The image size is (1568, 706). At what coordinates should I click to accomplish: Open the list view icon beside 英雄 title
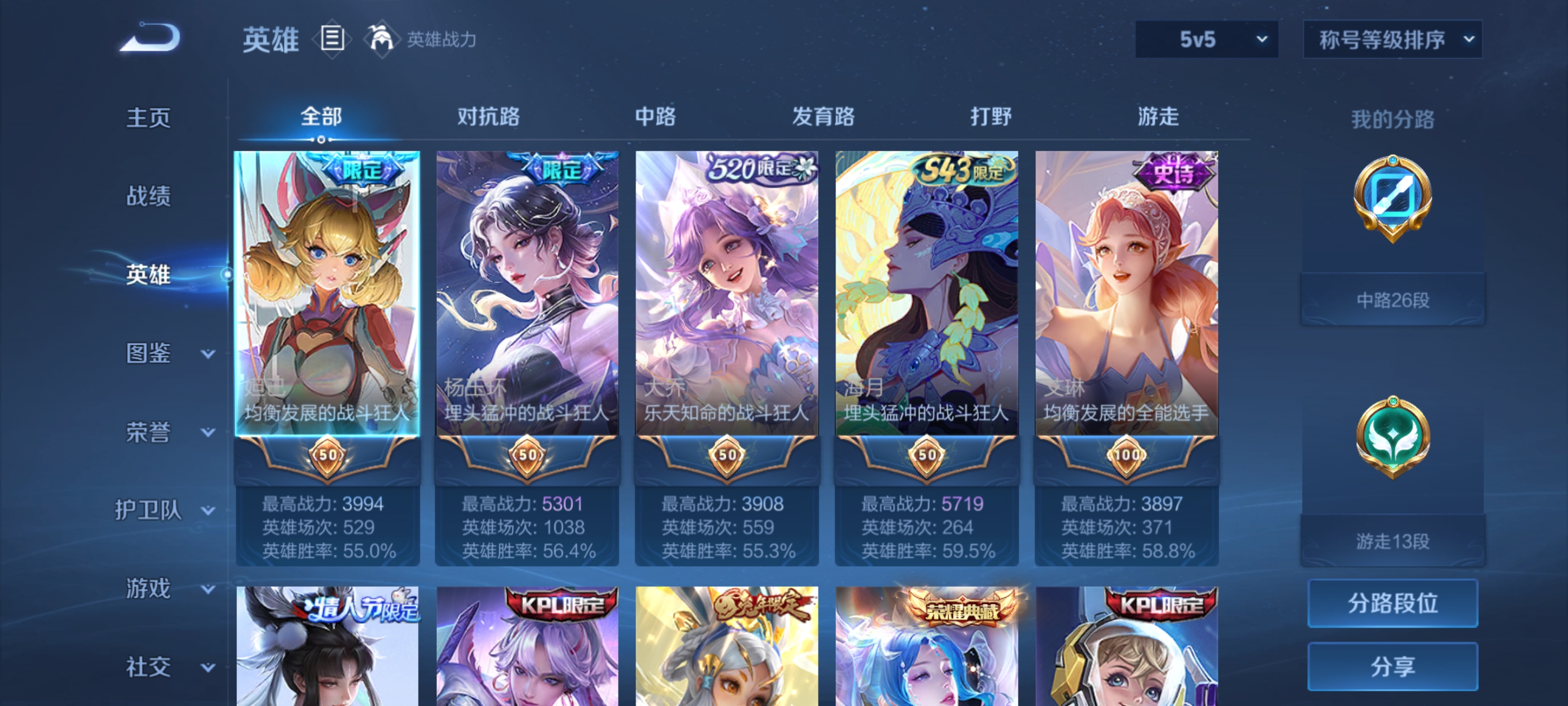[x=332, y=38]
